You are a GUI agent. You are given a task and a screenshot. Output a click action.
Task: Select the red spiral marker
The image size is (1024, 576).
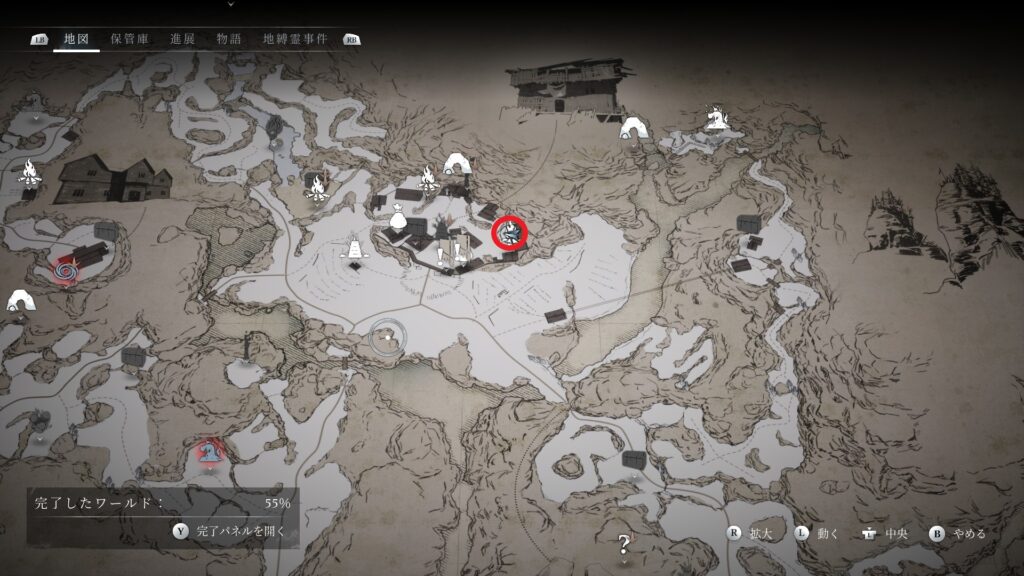point(68,268)
